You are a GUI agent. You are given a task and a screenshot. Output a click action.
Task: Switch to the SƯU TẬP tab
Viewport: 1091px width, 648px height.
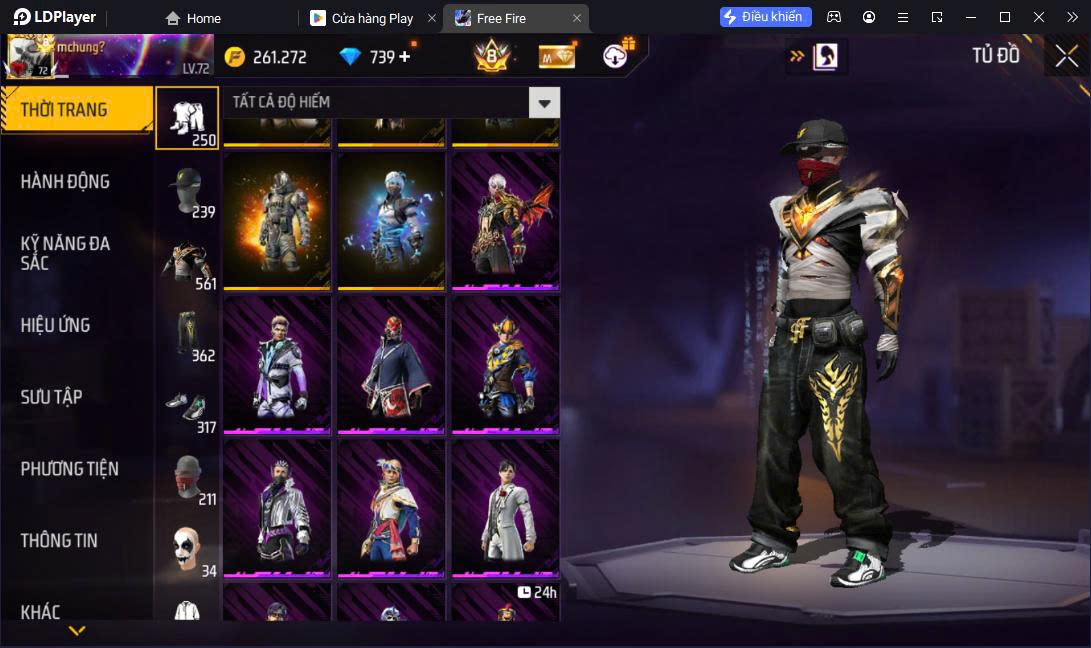pos(52,397)
